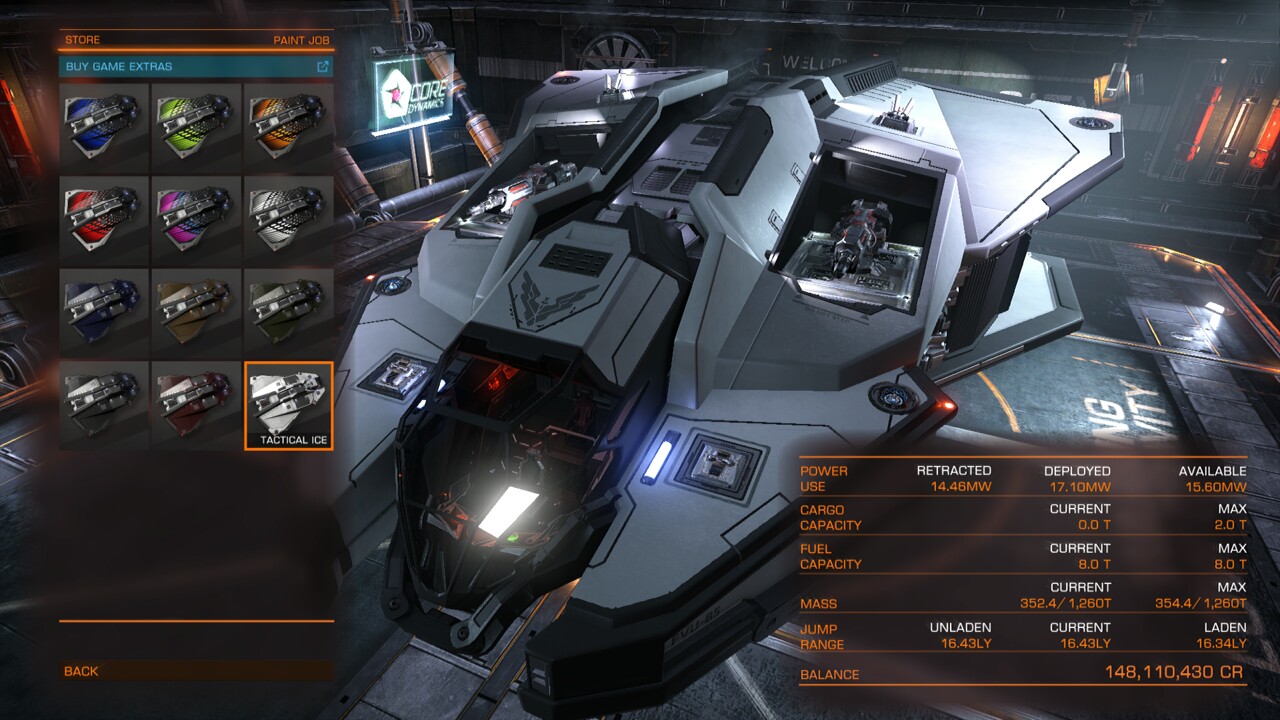The width and height of the screenshot is (1280, 720).
Task: Pick the orange striped paint job
Action: coord(289,128)
